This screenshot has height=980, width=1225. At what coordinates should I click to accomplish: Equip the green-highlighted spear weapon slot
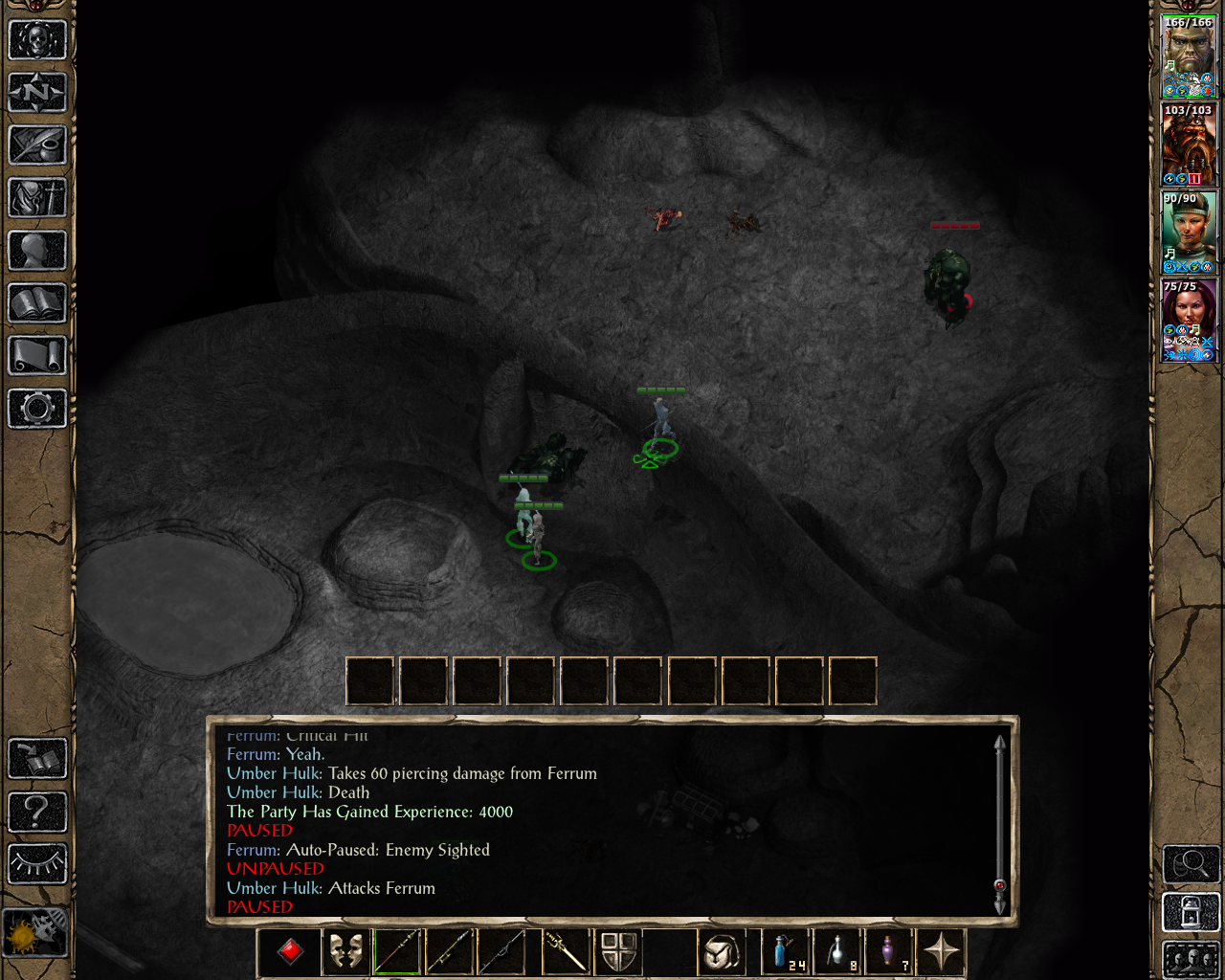(x=398, y=951)
